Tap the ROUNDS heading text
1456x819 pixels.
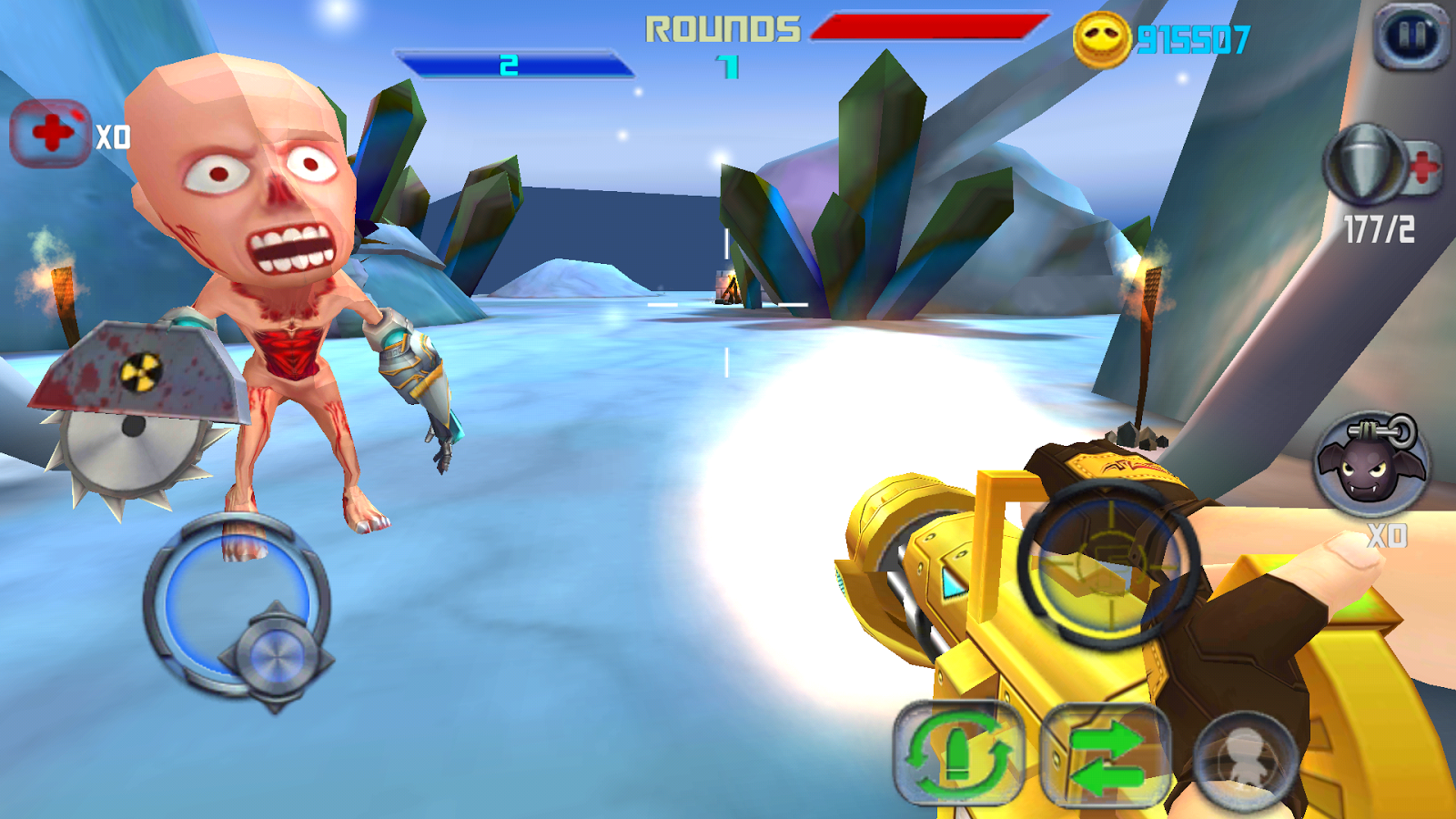click(x=723, y=28)
